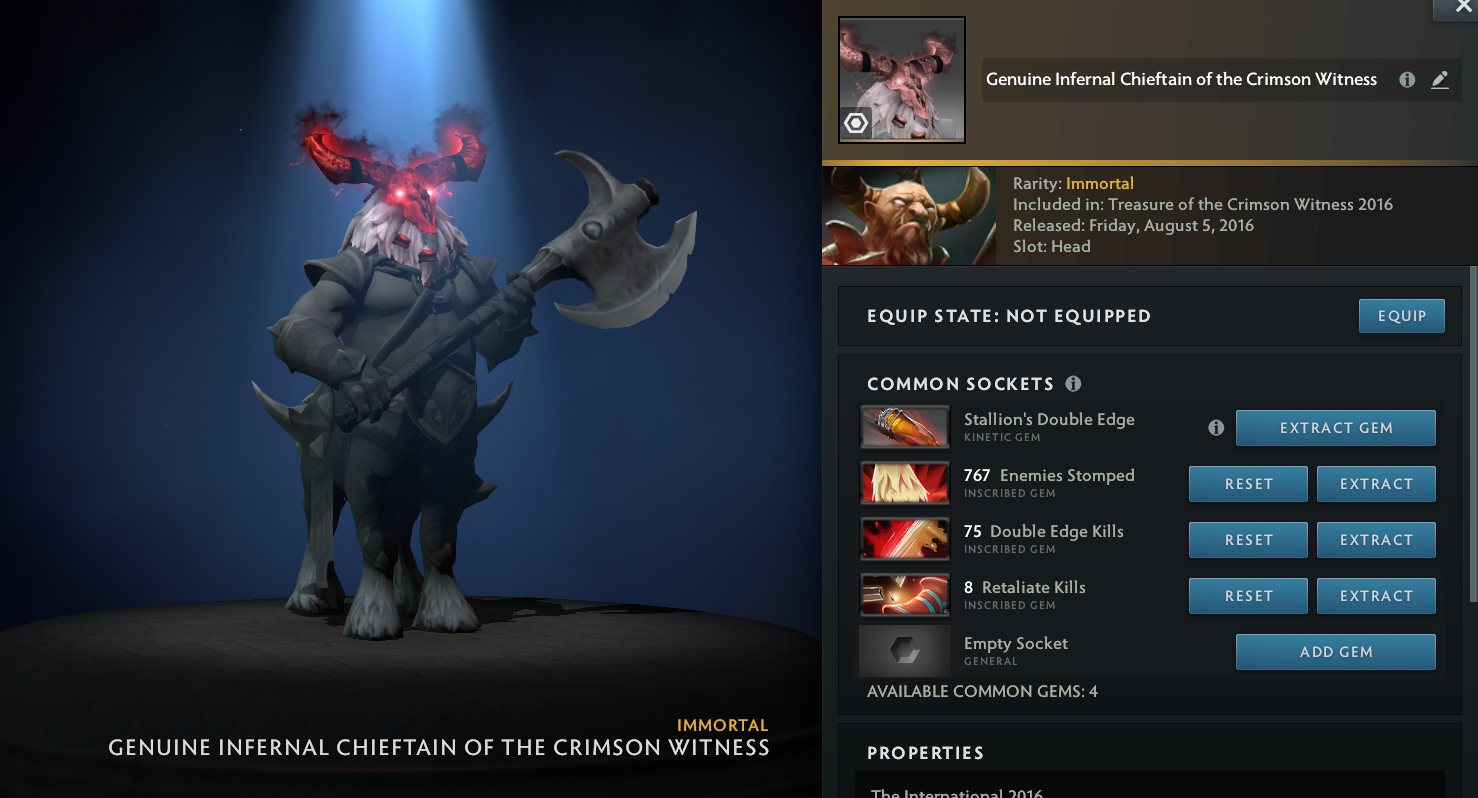Rename item using the pencil icon
The height and width of the screenshot is (798, 1478).
pos(1440,80)
